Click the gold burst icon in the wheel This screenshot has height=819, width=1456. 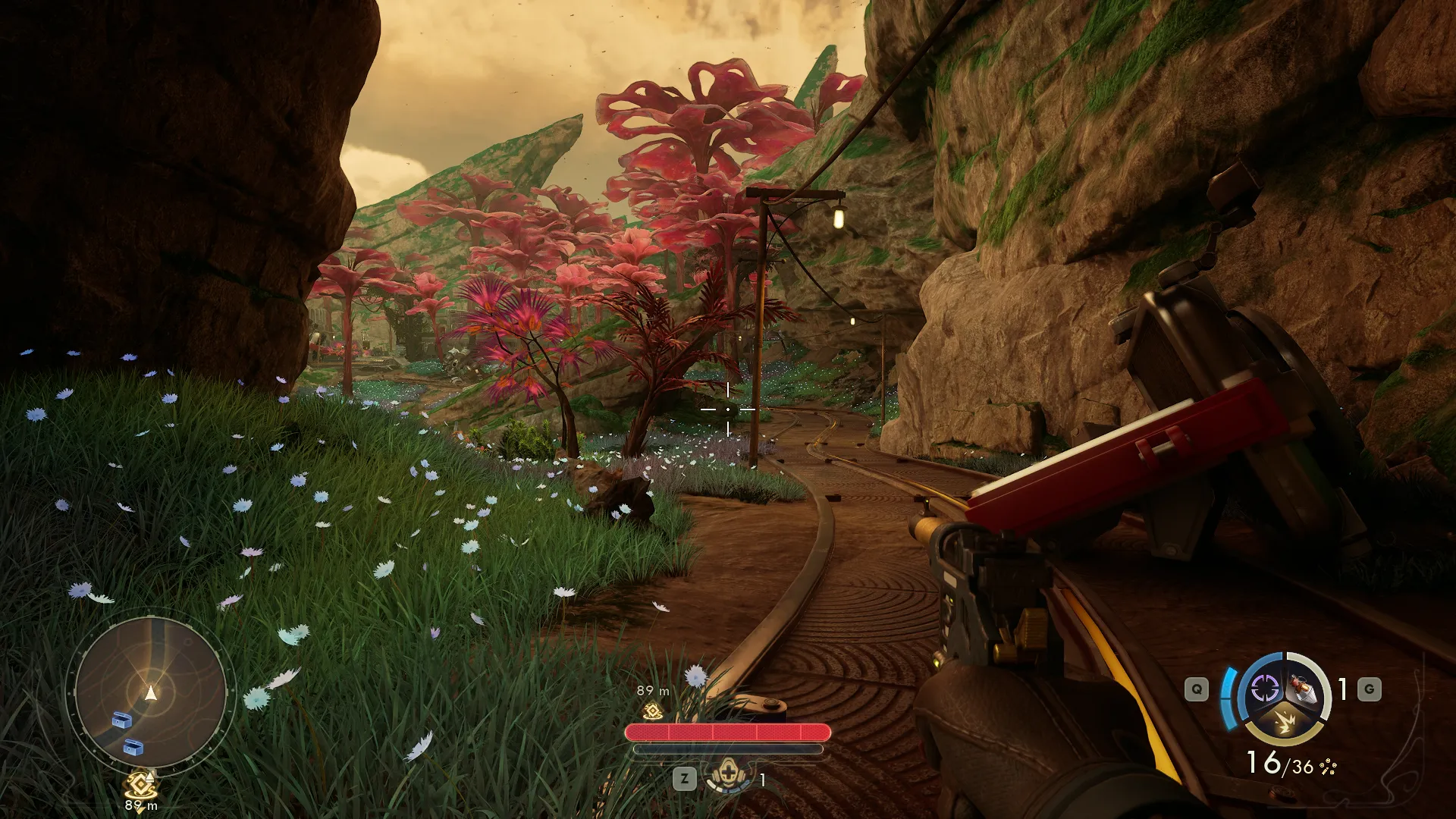(x=1285, y=723)
